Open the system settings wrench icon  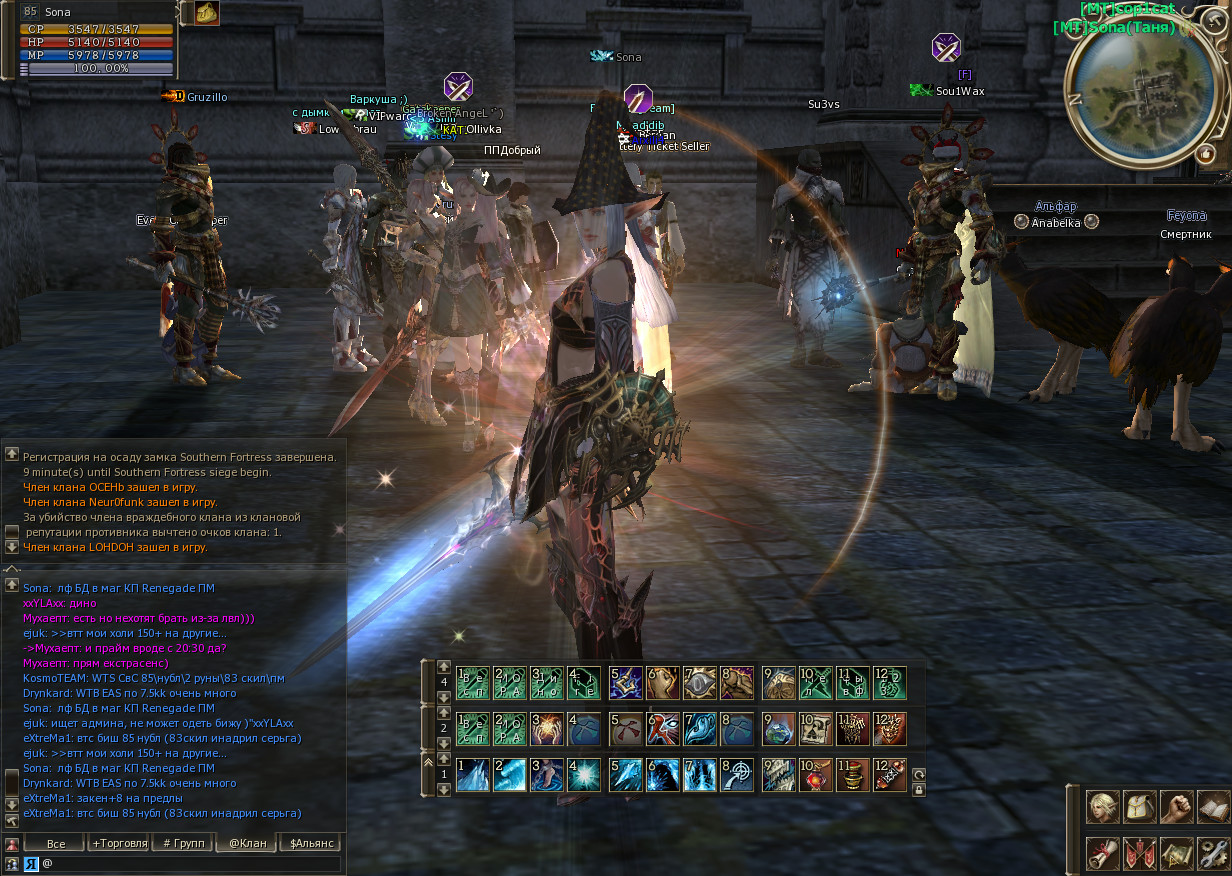tap(1212, 853)
